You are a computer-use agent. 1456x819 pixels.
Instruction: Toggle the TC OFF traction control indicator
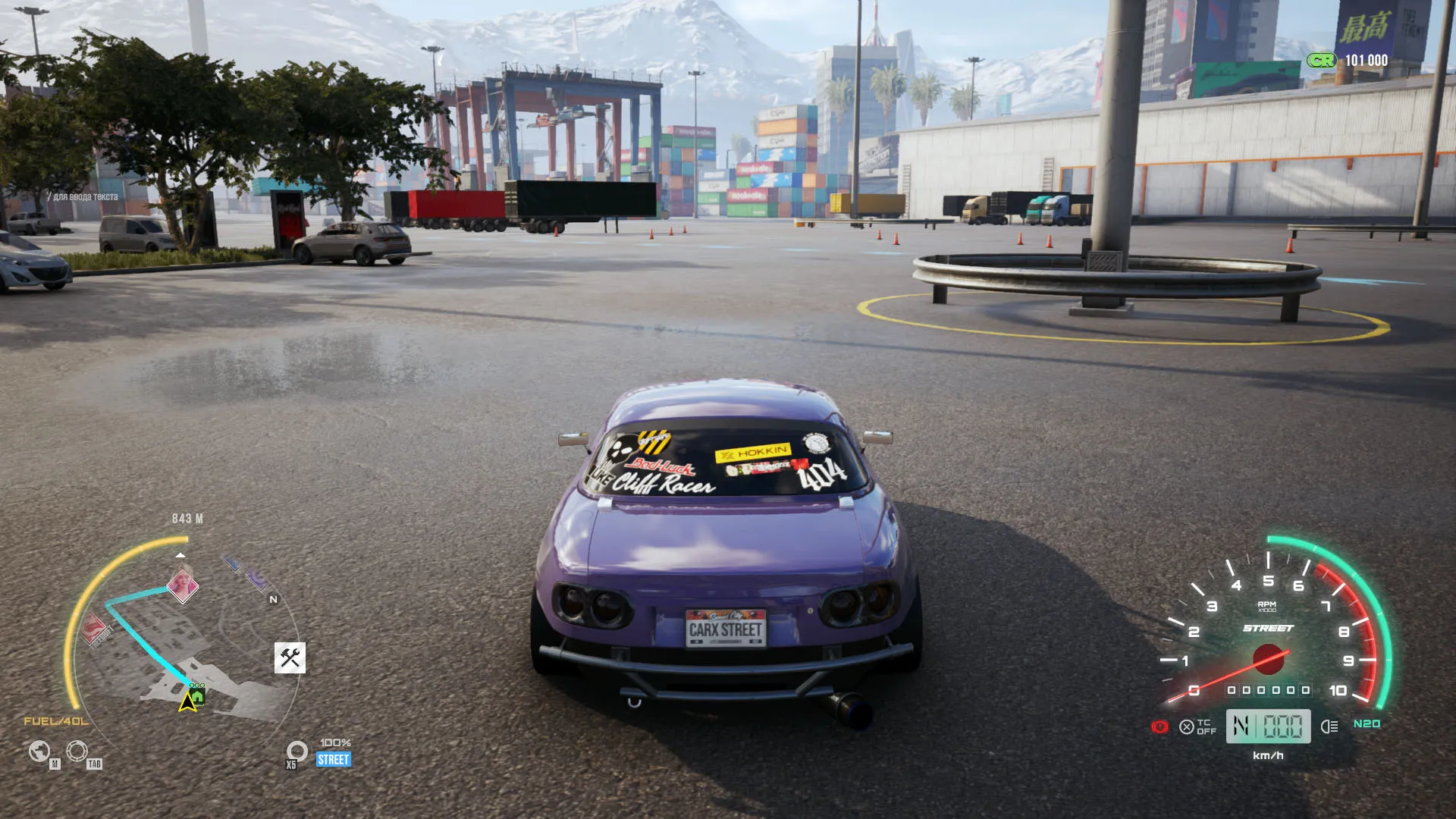tap(1198, 726)
